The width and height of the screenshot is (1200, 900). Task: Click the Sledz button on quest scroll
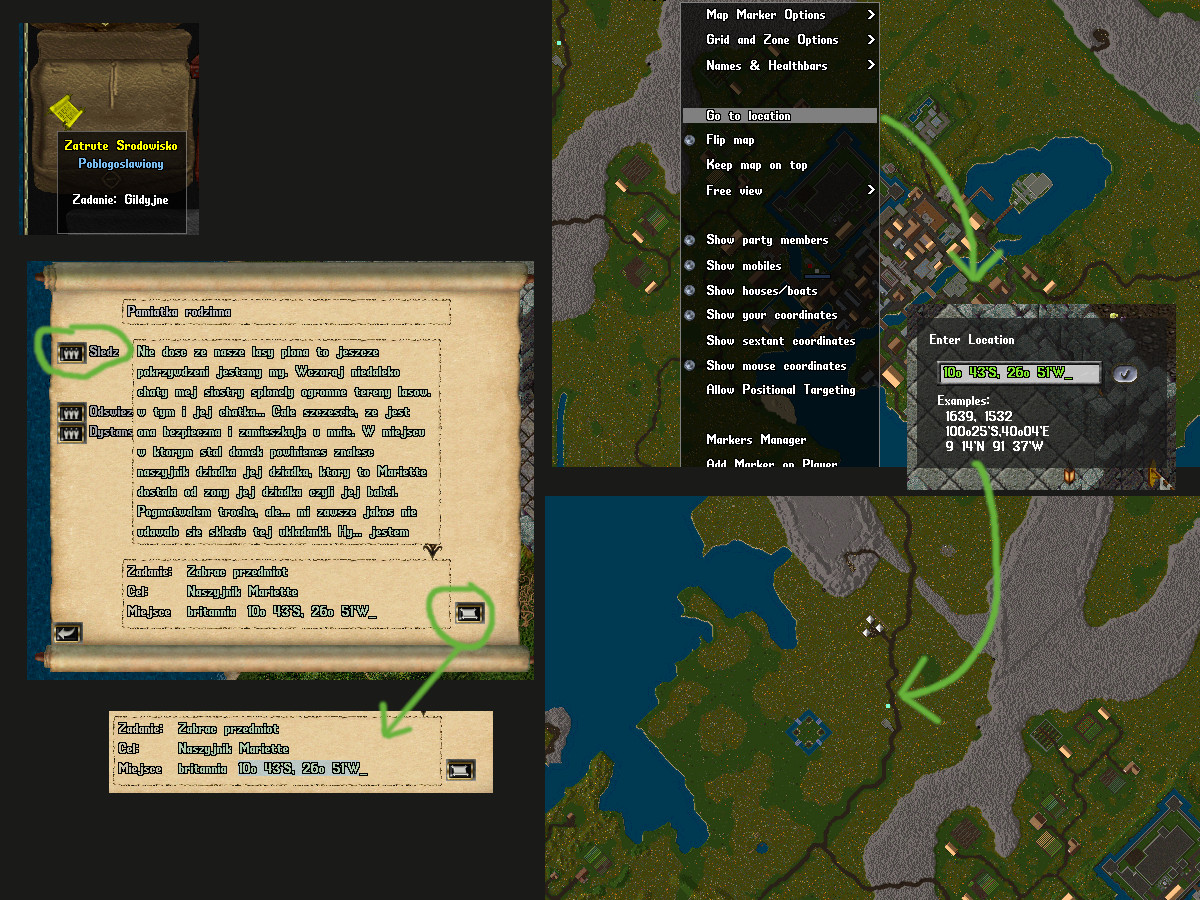tap(71, 352)
